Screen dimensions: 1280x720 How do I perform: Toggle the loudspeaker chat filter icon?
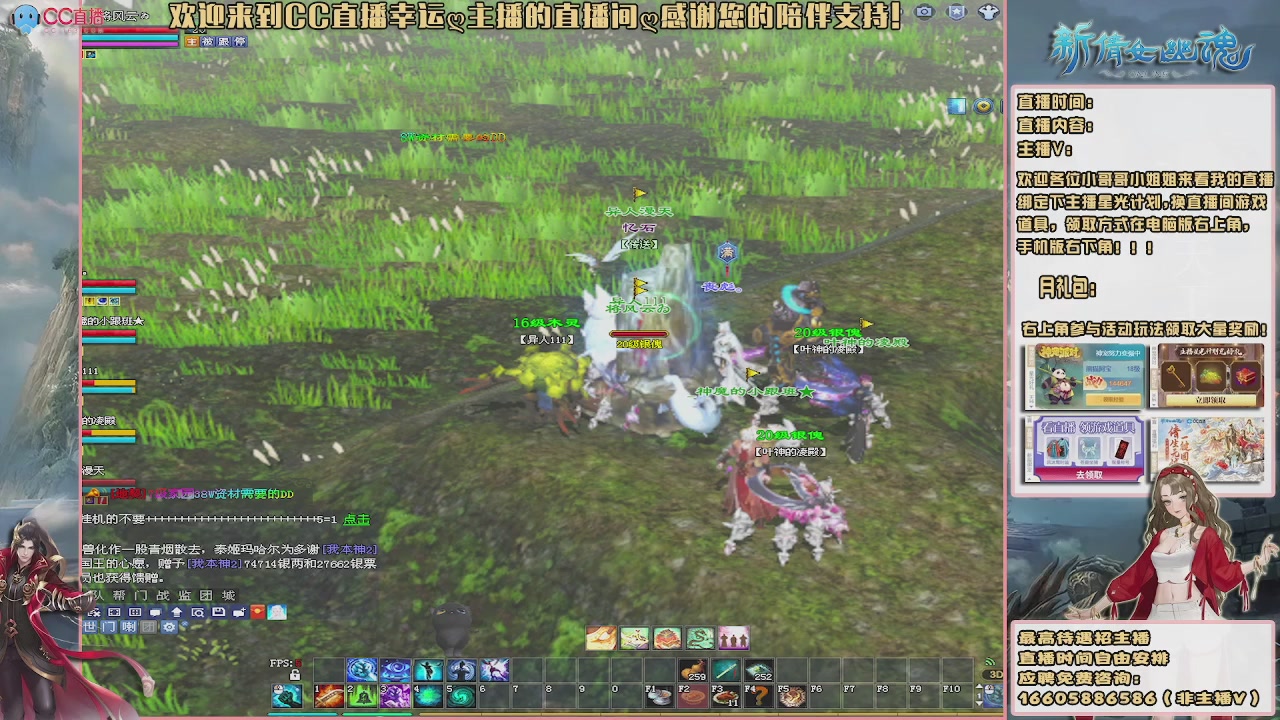pos(128,627)
